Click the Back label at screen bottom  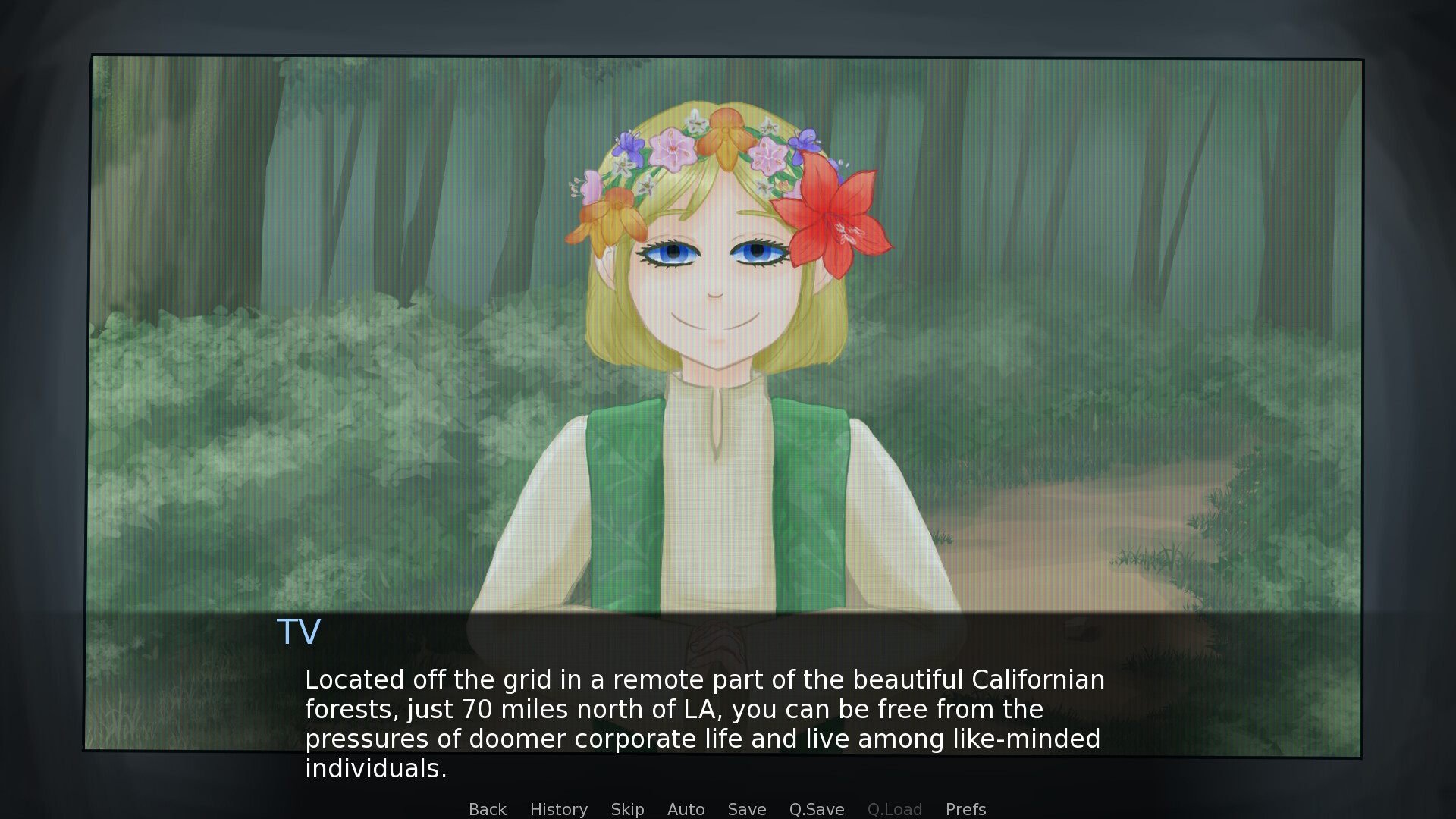[x=487, y=808]
